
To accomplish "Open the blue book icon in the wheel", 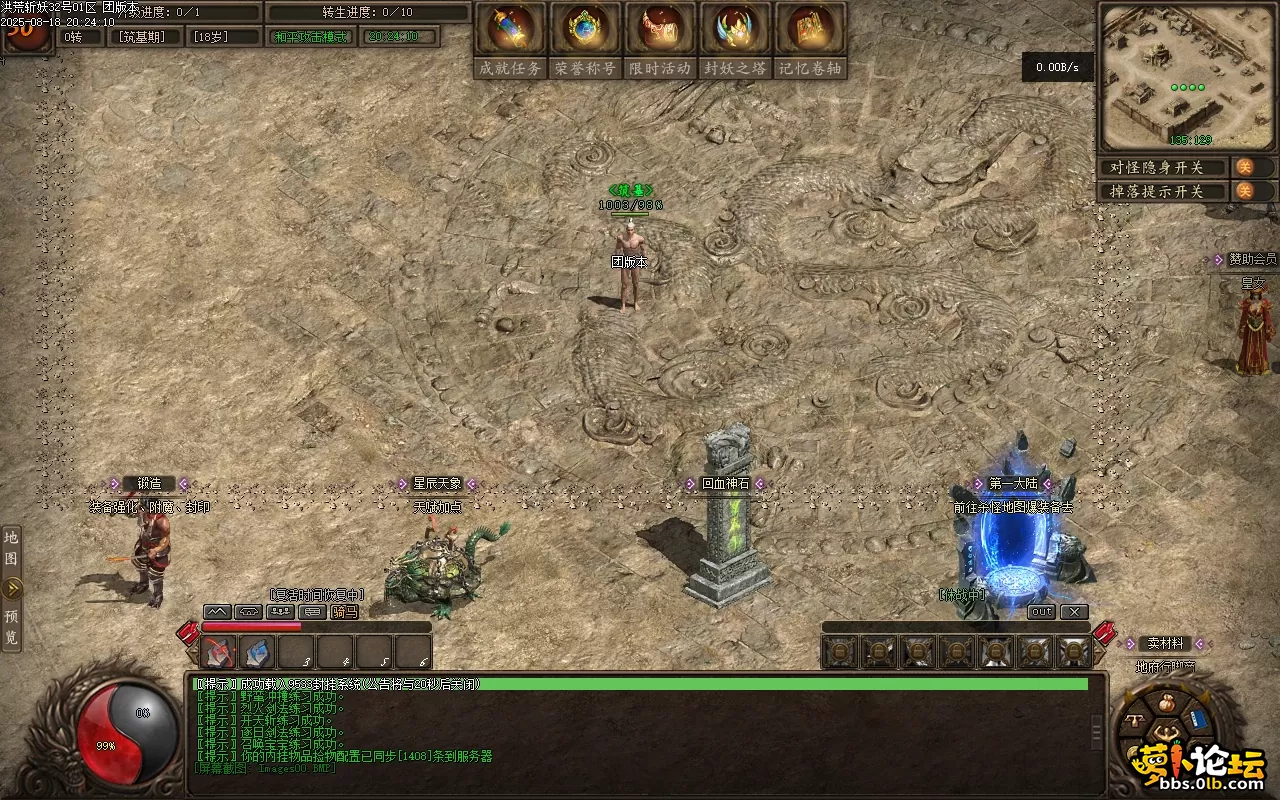I will click(1200, 720).
